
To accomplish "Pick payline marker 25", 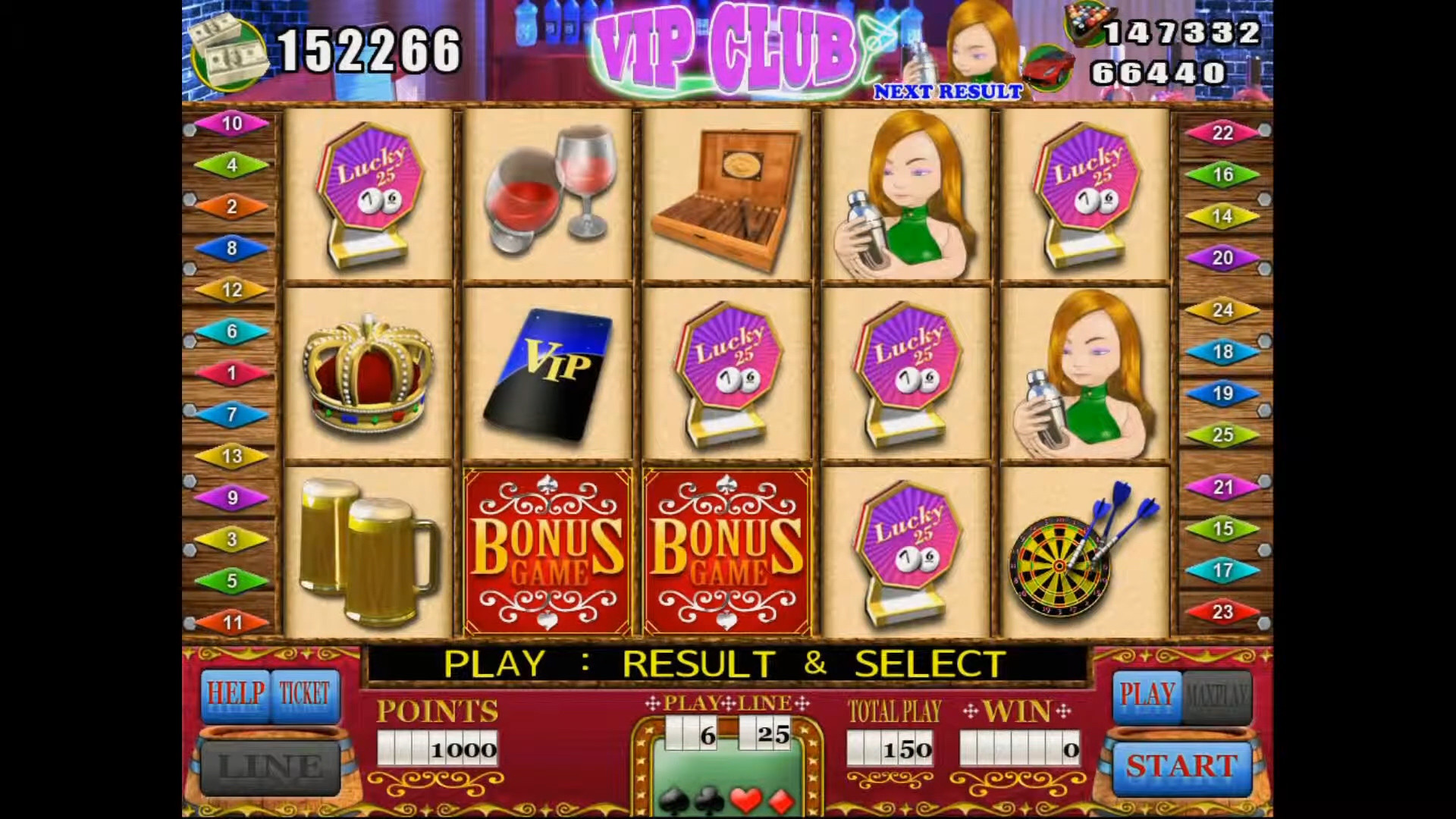I will pyautogui.click(x=1222, y=435).
